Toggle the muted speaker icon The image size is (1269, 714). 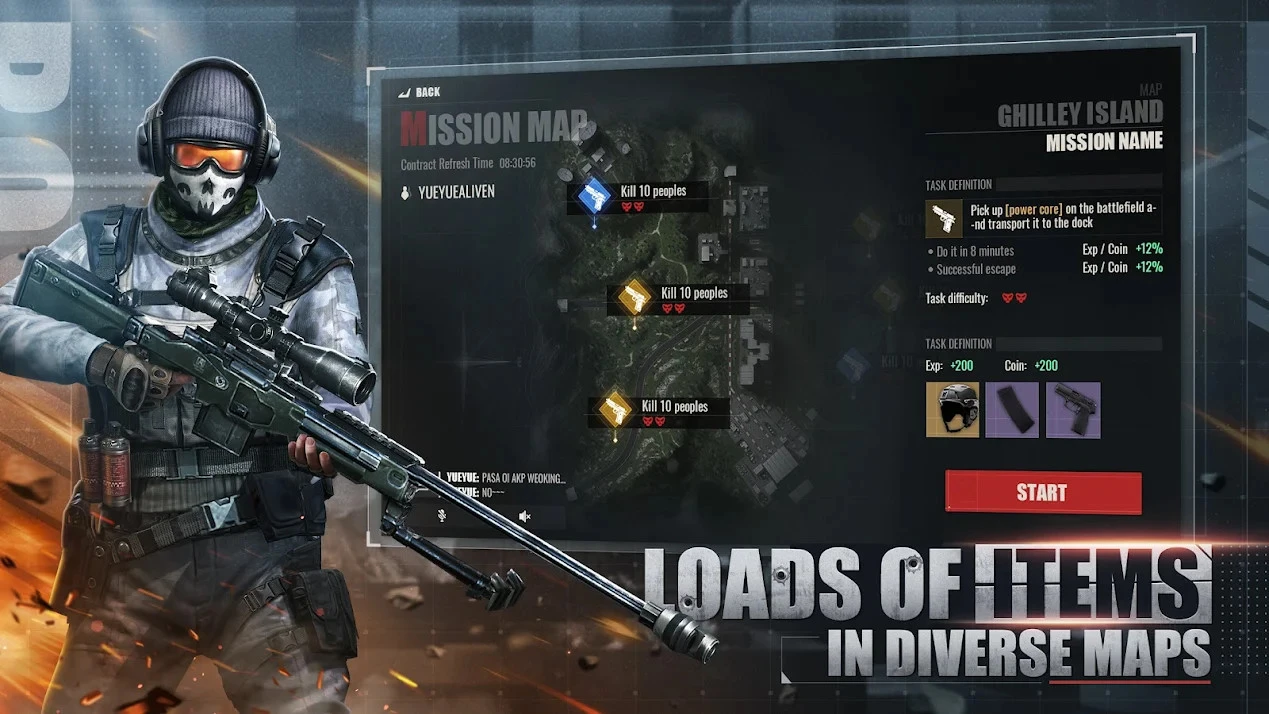click(x=524, y=516)
